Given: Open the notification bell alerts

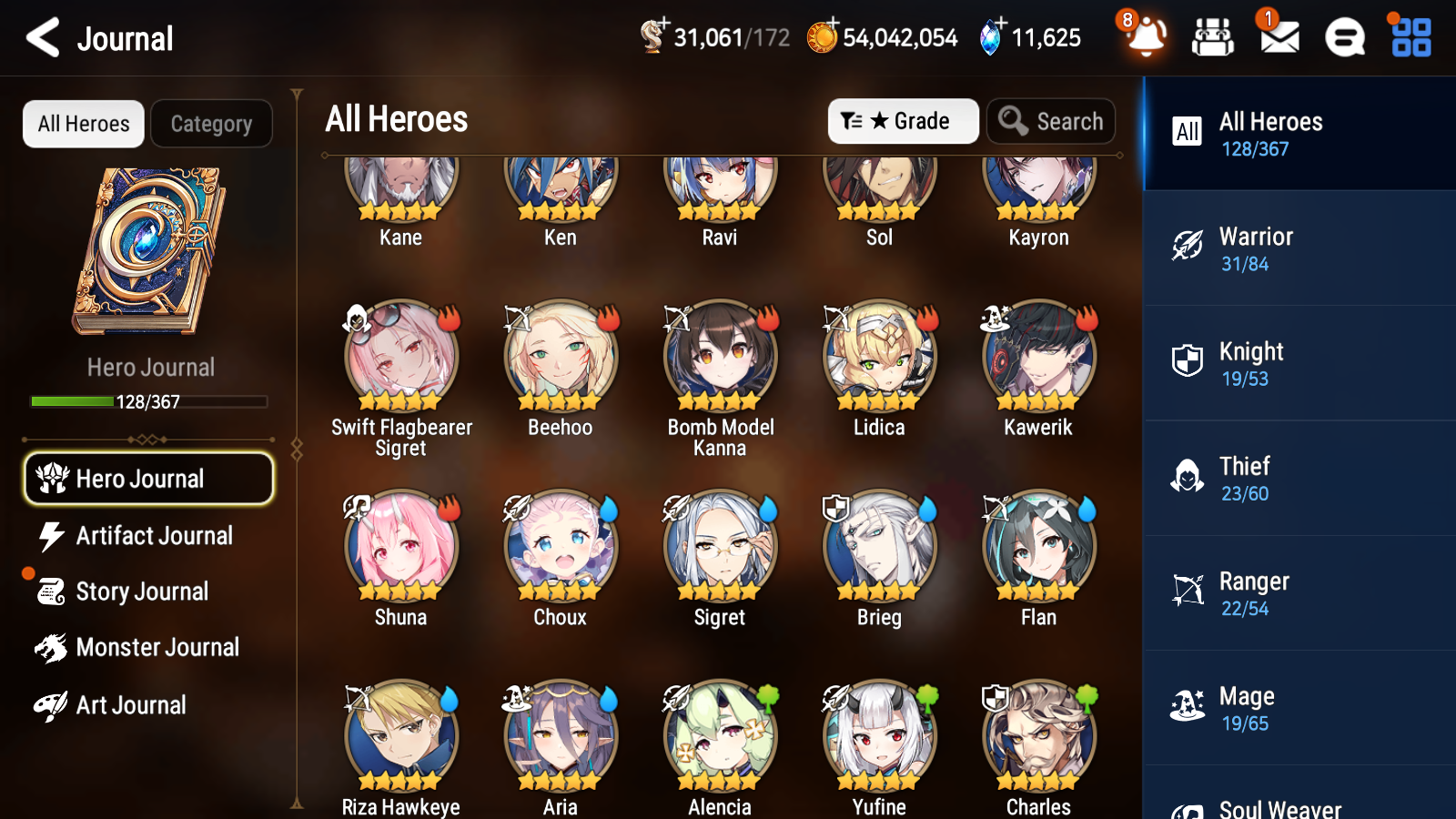Looking at the screenshot, I should tap(1146, 37).
